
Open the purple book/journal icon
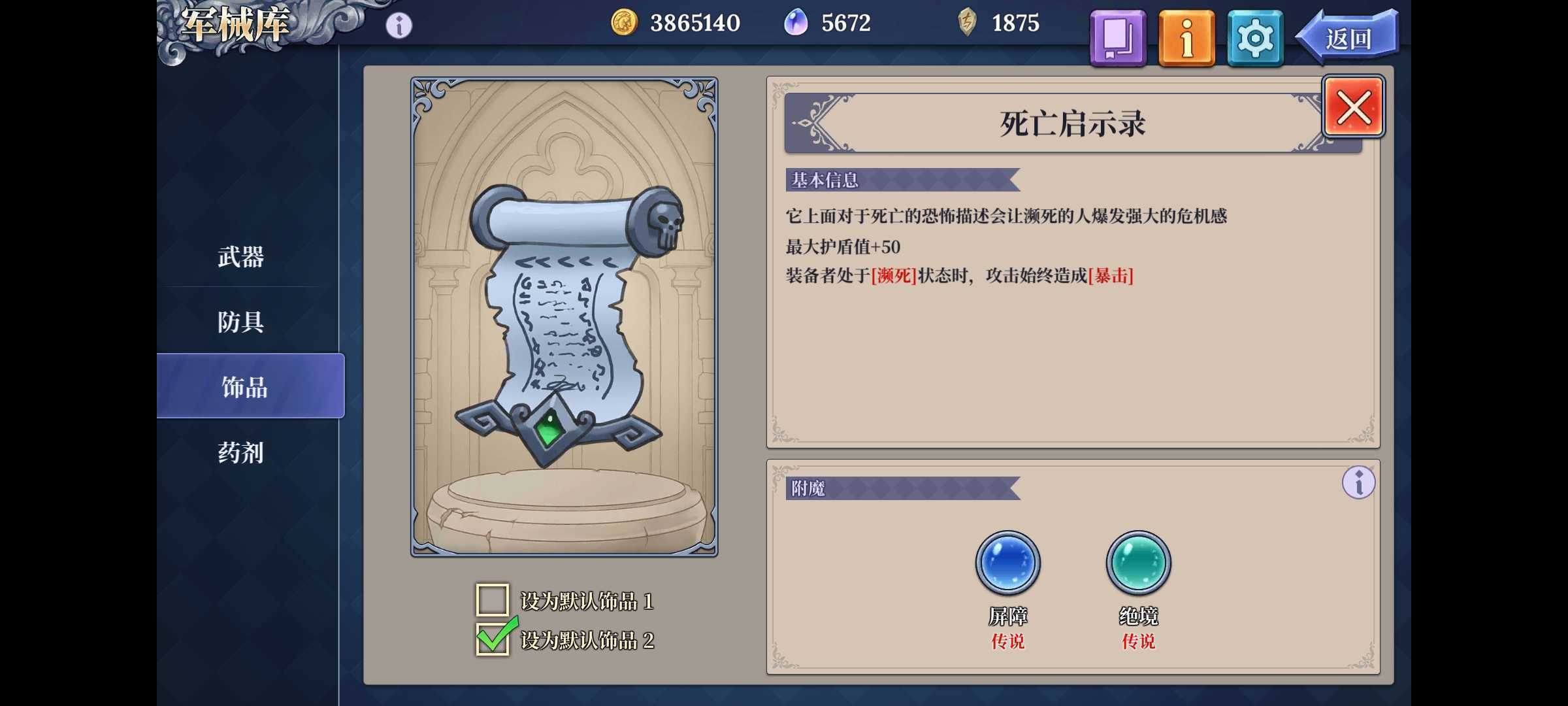1117,38
